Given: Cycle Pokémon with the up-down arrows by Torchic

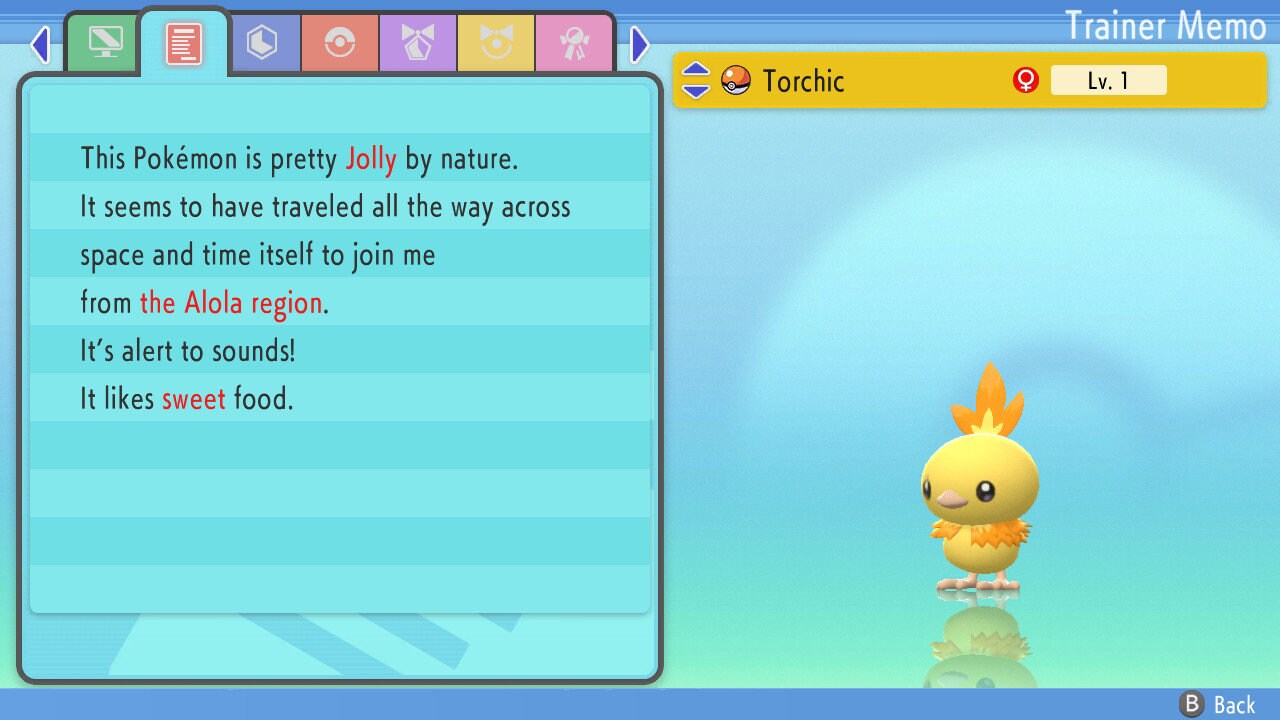Looking at the screenshot, I should click(x=695, y=81).
